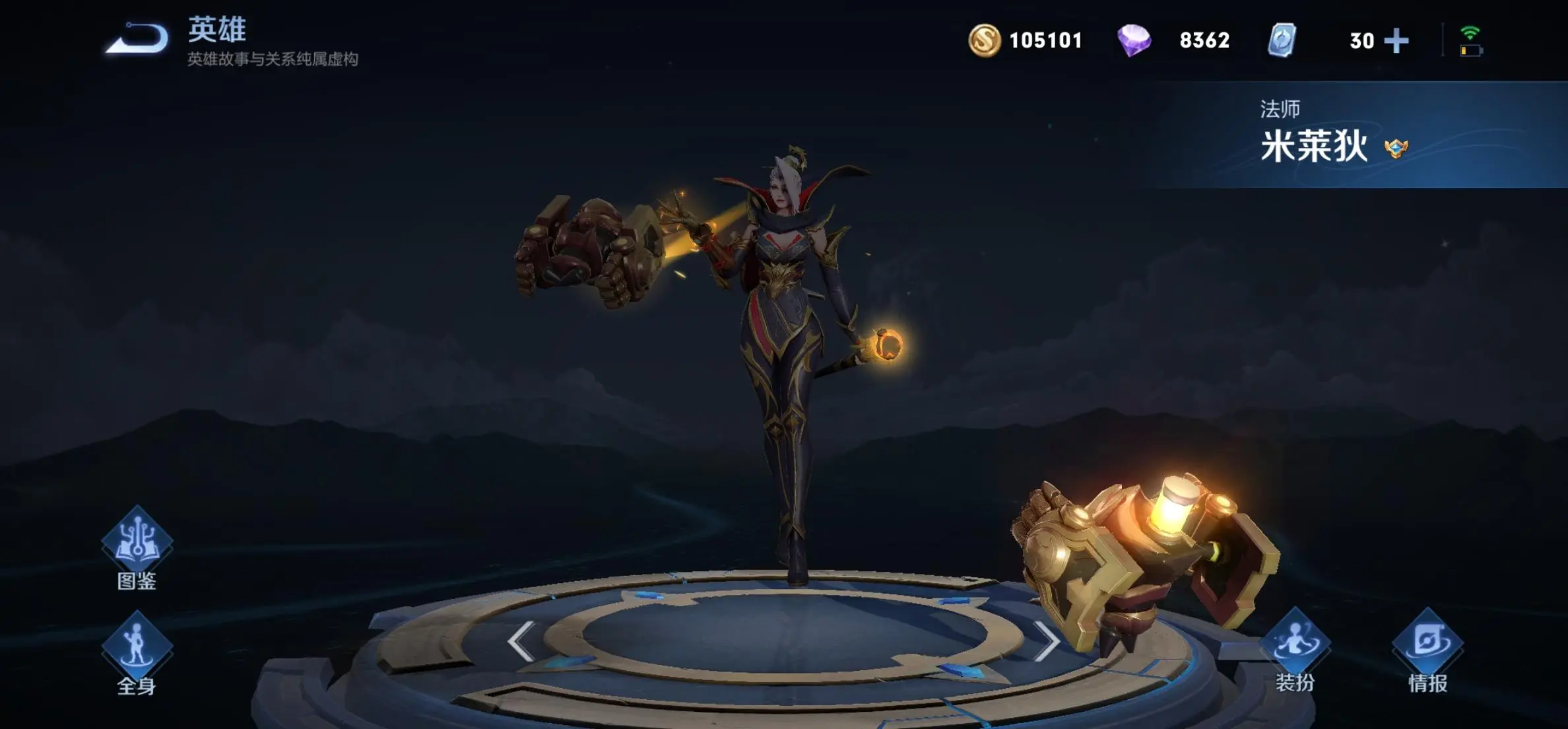Viewport: 1568px width, 729px height.
Task: Tap the gold coin currency icon
Action: point(984,40)
